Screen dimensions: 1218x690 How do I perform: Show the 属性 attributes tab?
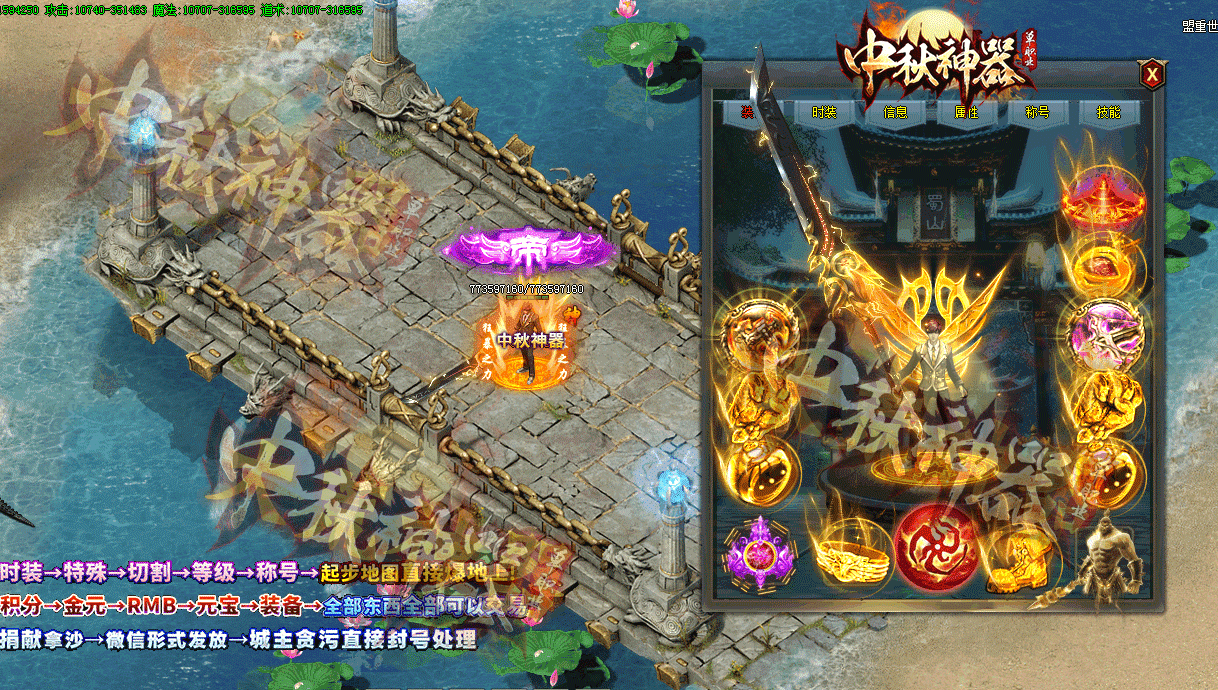(966, 112)
